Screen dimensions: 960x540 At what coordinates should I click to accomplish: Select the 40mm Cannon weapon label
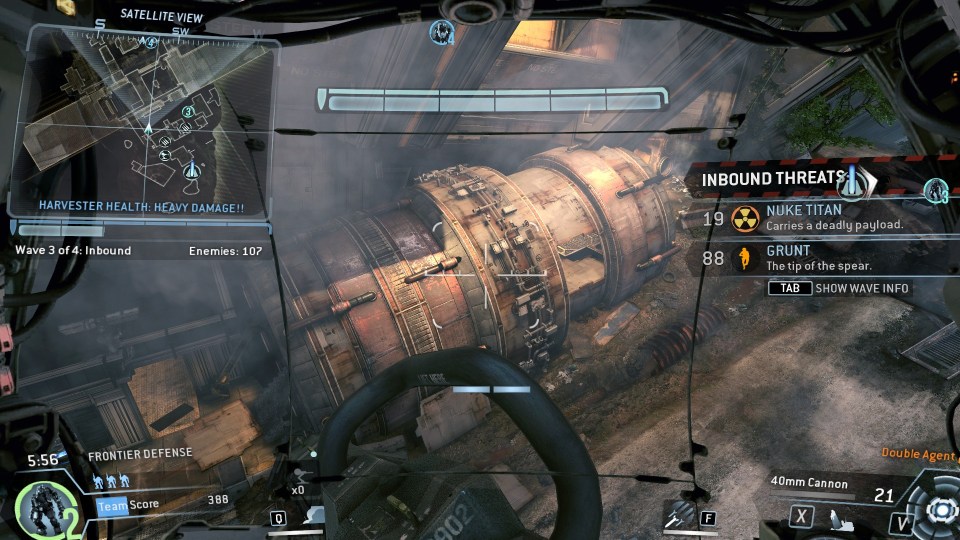(x=809, y=483)
